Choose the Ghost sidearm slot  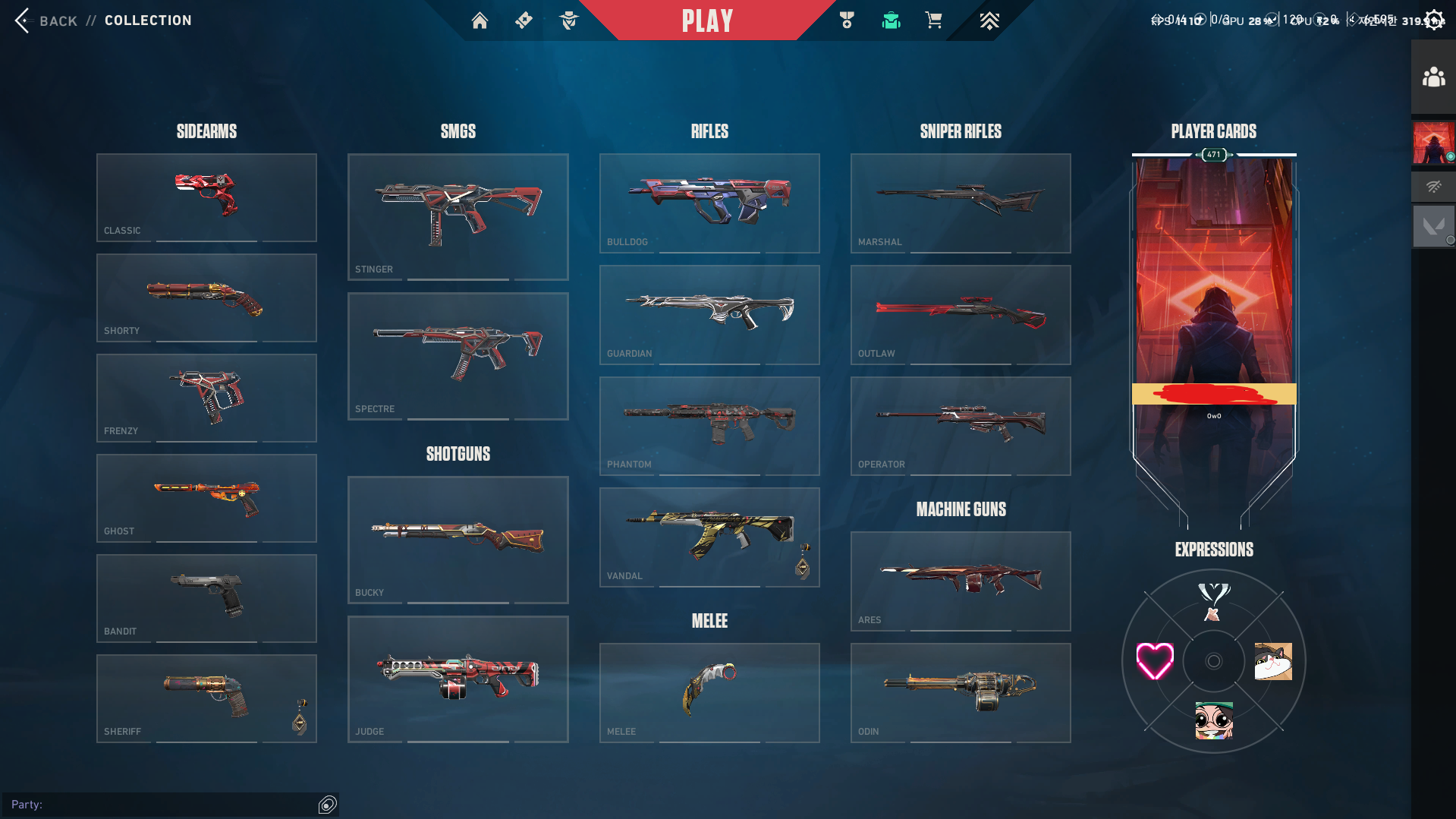206,498
